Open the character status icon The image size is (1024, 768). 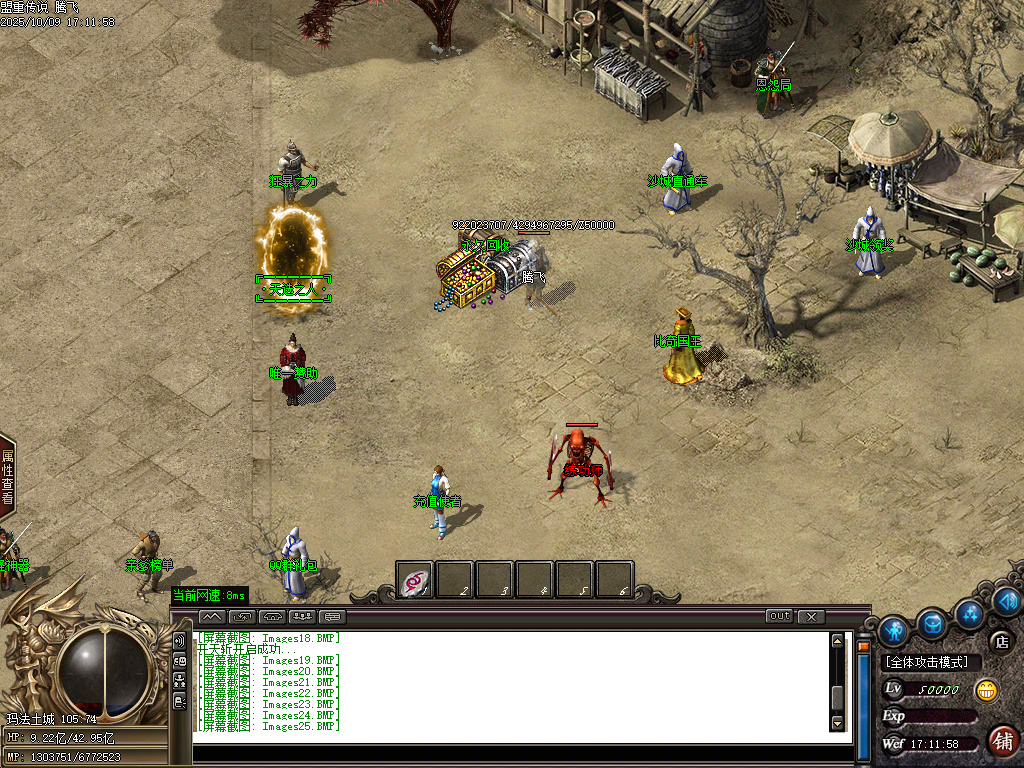893,628
